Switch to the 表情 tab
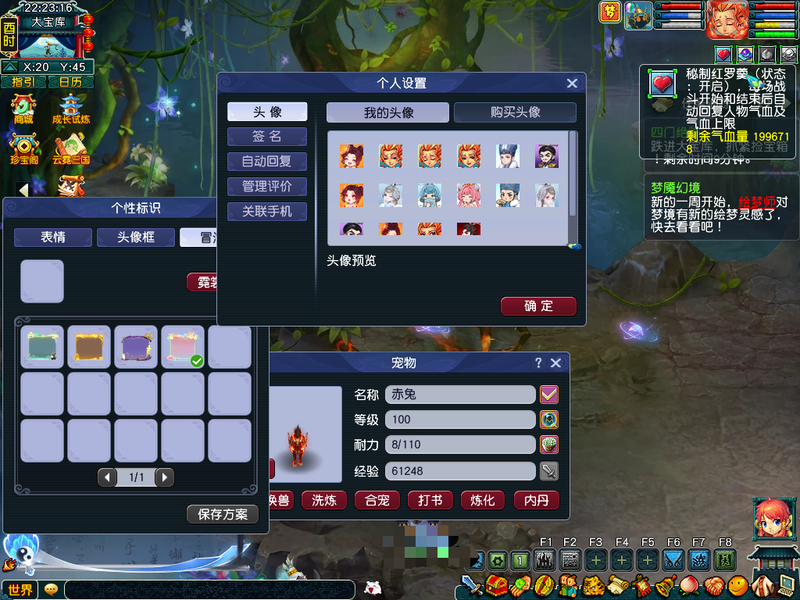The height and width of the screenshot is (600, 800). click(53, 237)
